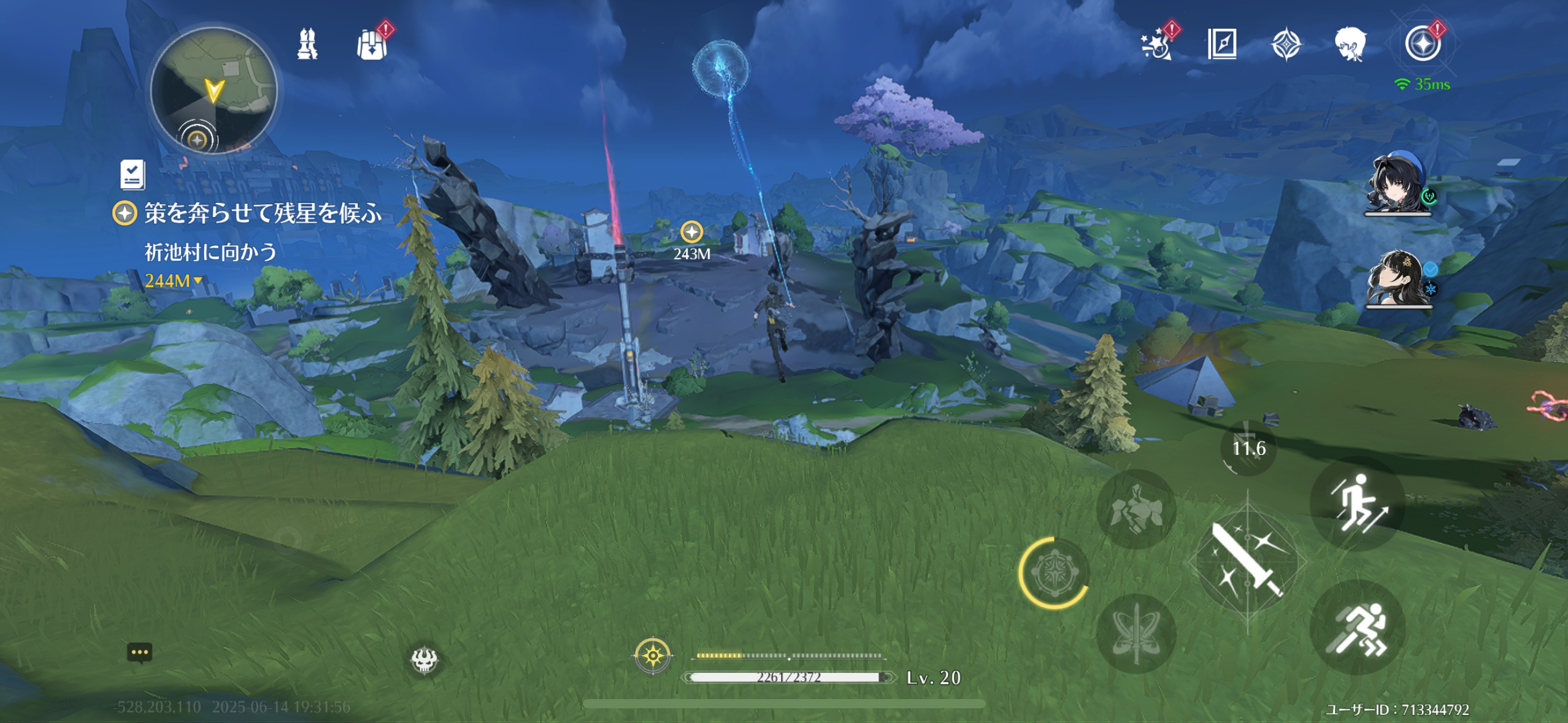This screenshot has width=1568, height=723.
Task: Open the events star-wand icon
Action: click(1157, 44)
